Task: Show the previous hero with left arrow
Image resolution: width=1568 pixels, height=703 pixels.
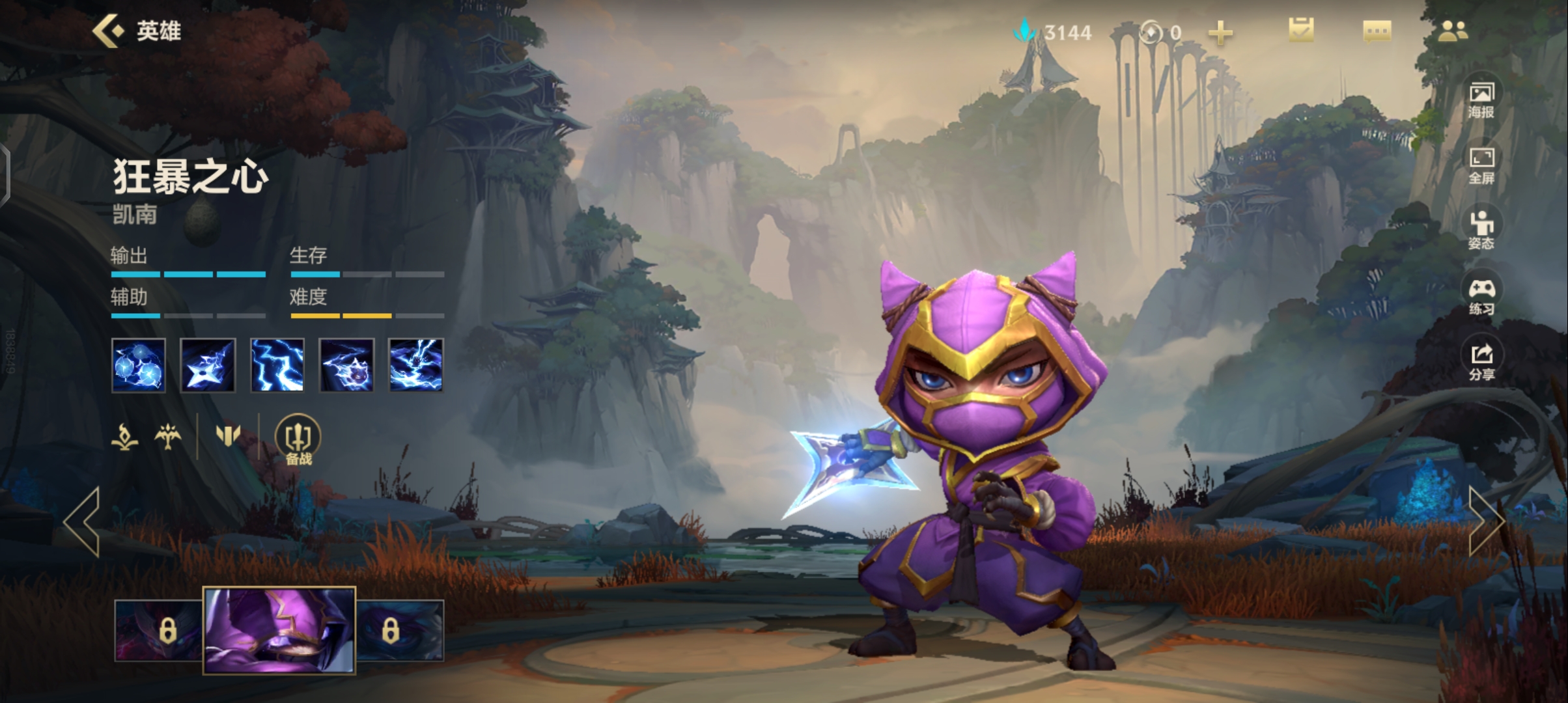Action: [x=83, y=521]
